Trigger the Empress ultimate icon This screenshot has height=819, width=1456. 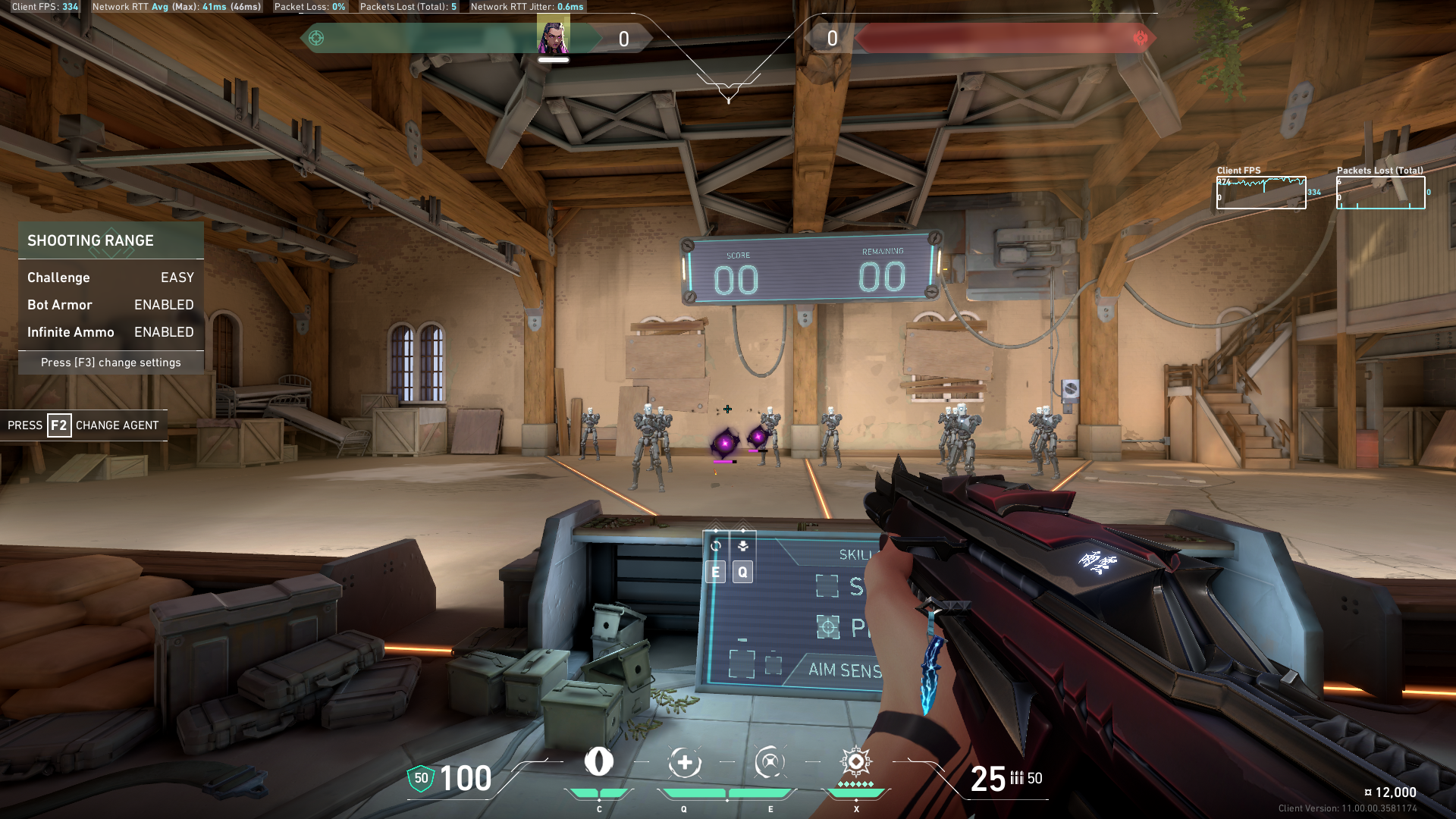point(855,761)
